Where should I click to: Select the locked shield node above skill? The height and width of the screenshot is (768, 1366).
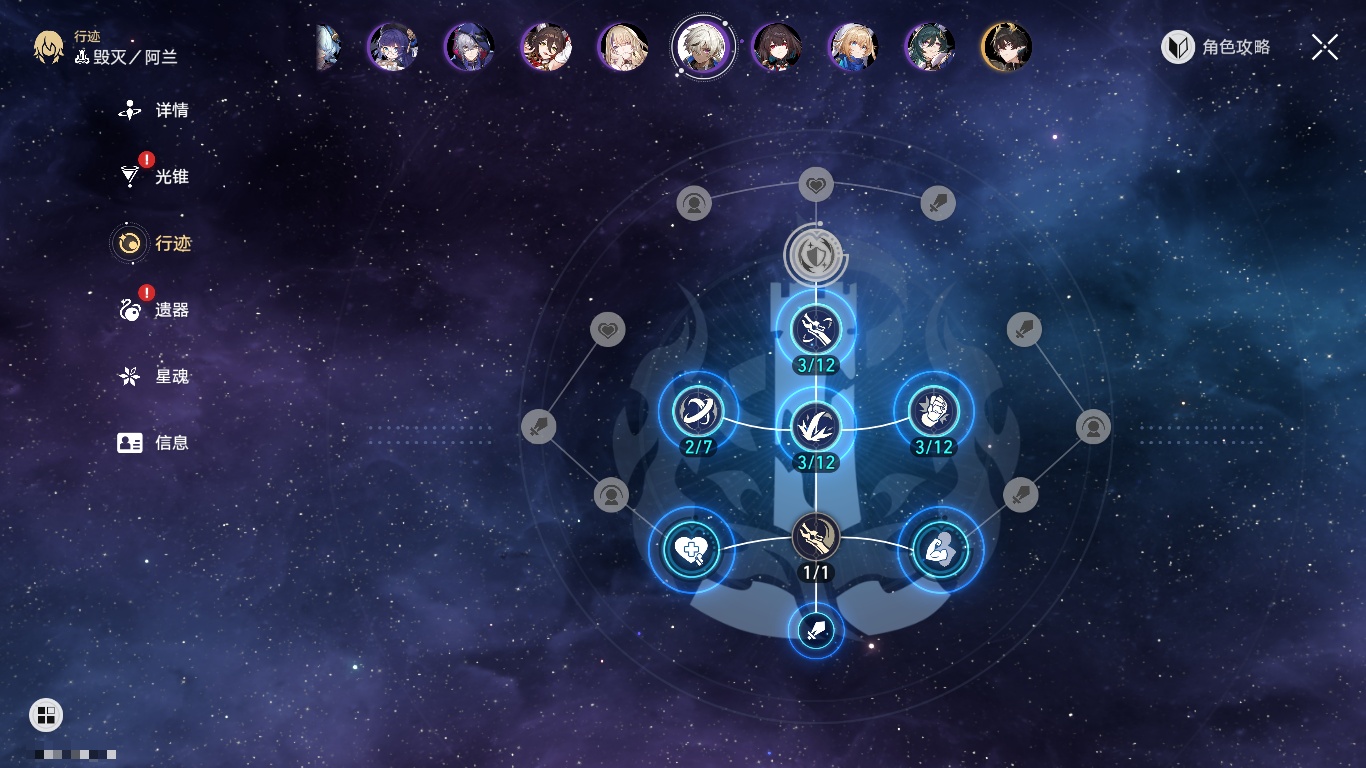[816, 253]
